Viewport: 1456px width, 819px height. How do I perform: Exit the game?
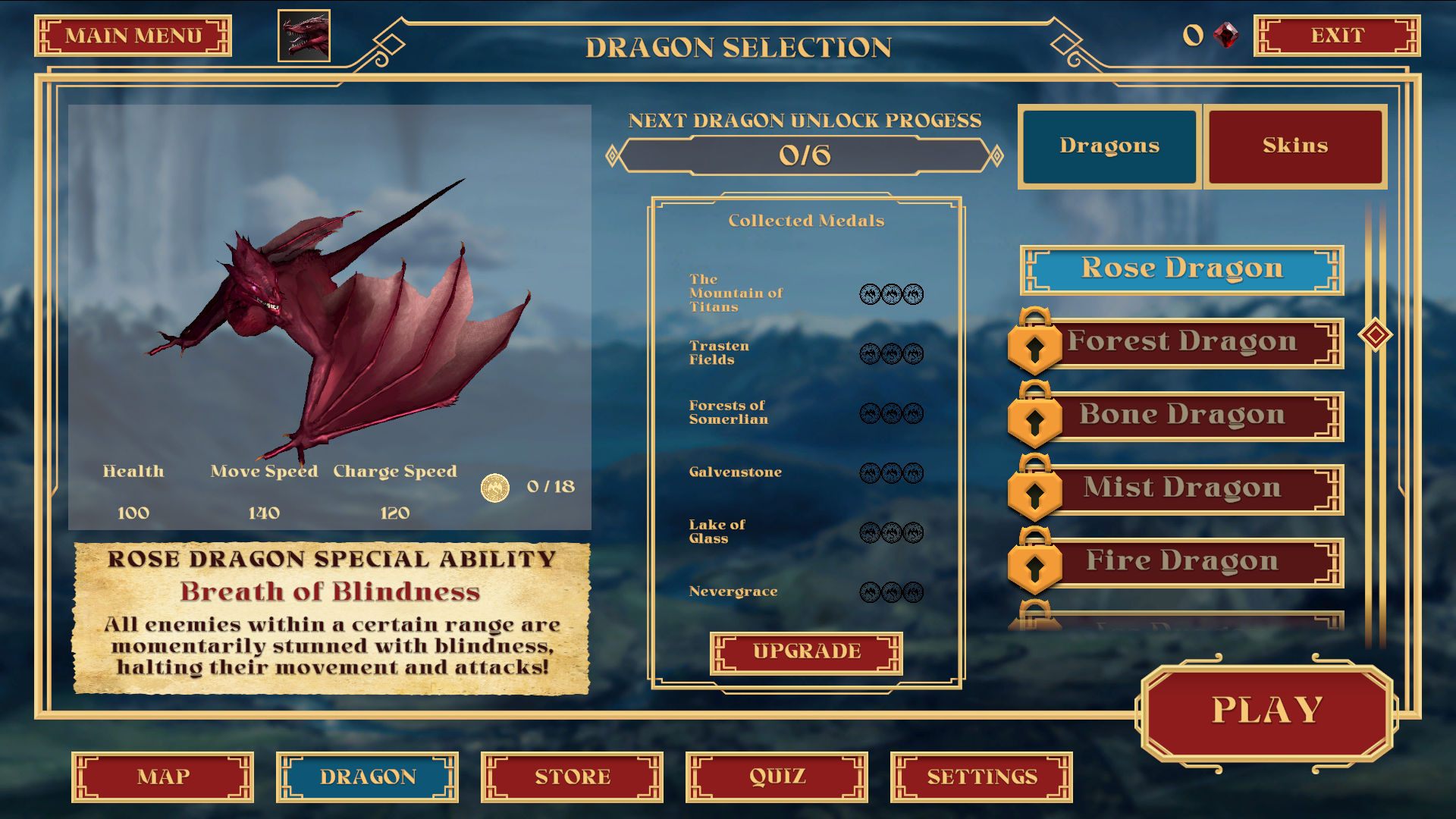(x=1336, y=36)
